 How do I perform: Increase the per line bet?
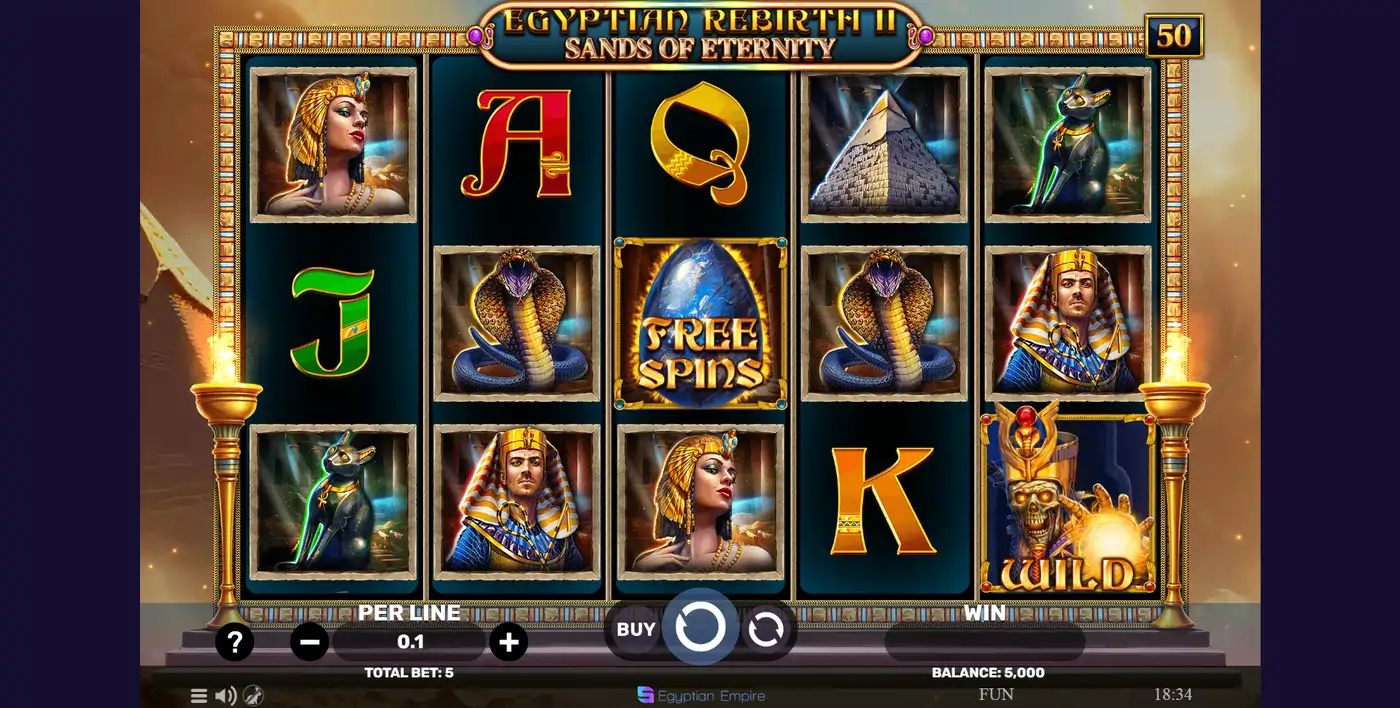(x=508, y=642)
